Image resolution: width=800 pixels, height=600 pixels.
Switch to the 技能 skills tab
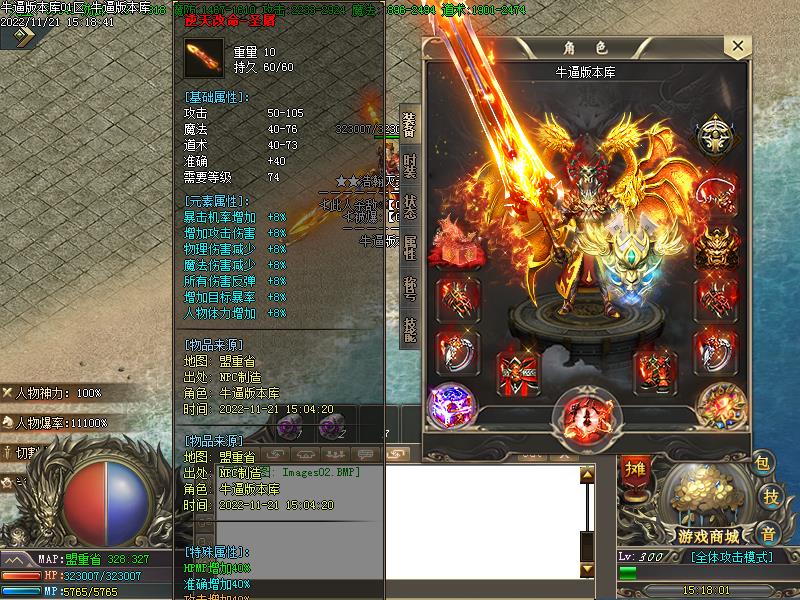tap(409, 328)
